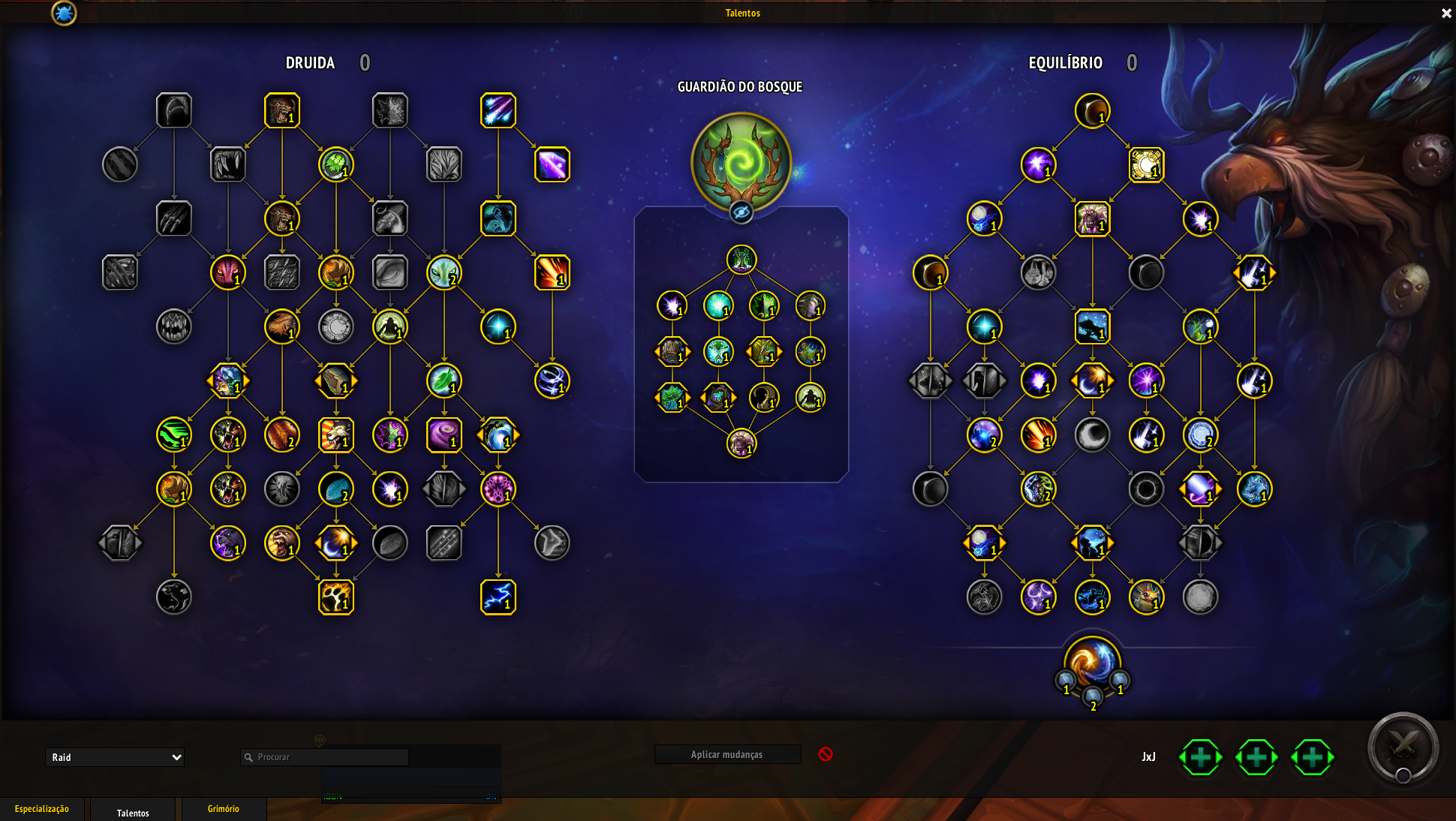Click the blue bug icon in title bar

pos(64,13)
